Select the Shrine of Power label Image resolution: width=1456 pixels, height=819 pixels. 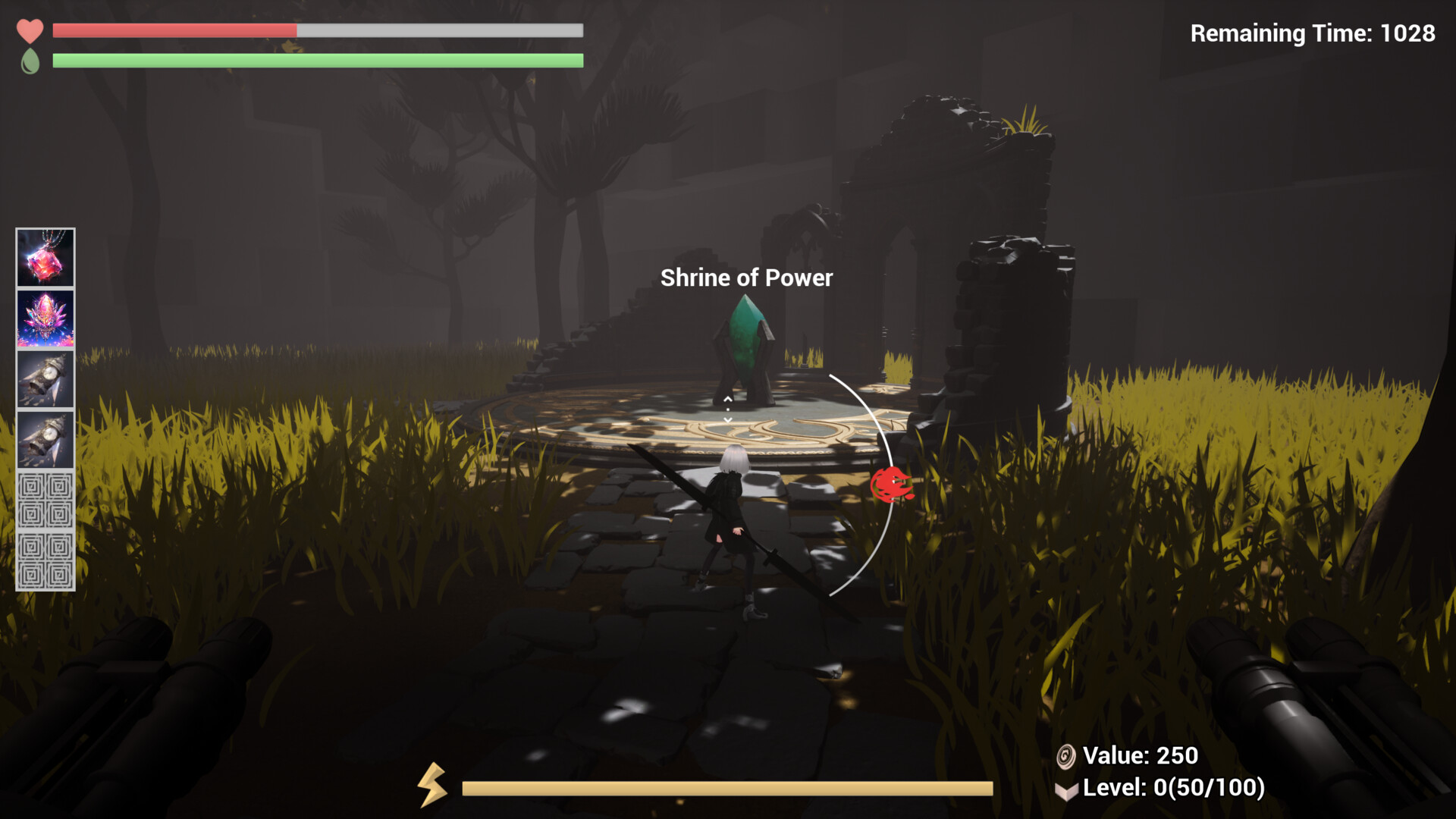click(746, 278)
